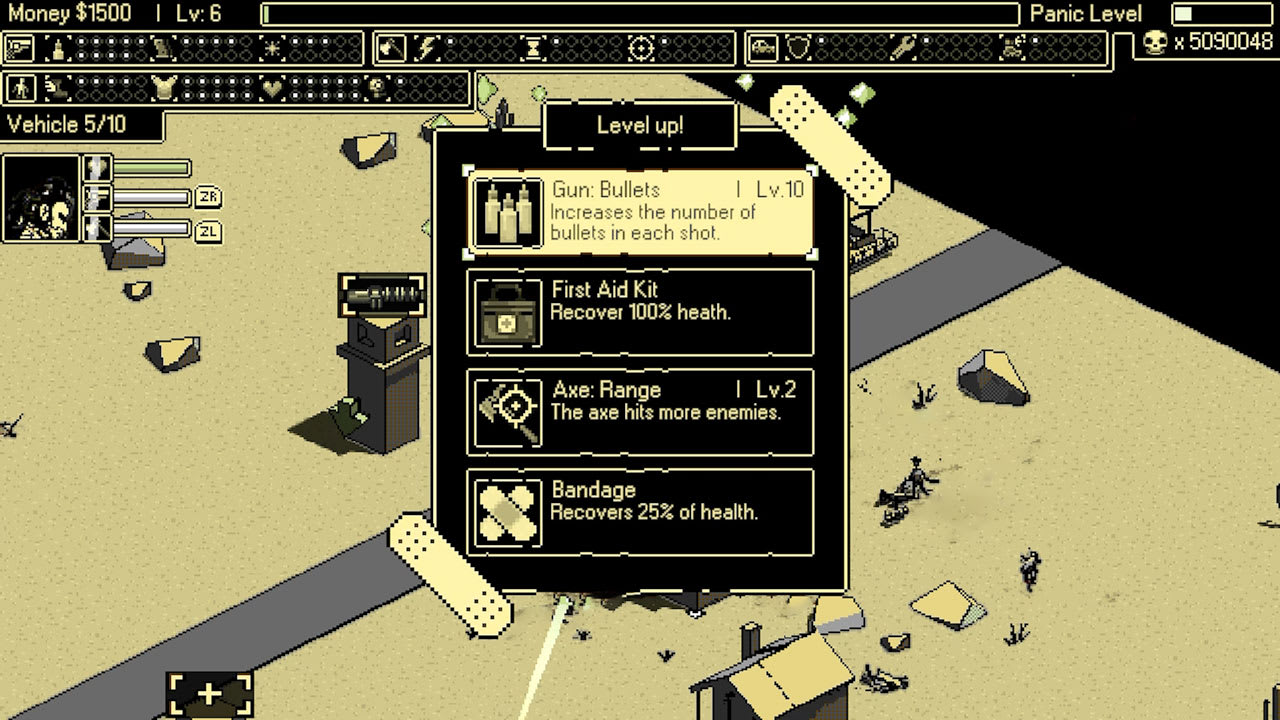Click the shield upgrade icon
This screenshot has height=720, width=1280.
coord(797,47)
